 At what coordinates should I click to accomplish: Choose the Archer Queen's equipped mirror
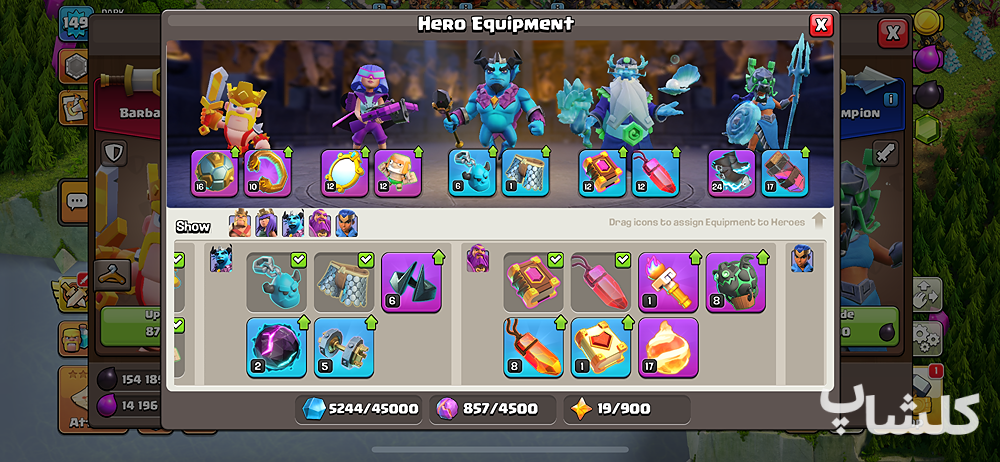[x=344, y=173]
